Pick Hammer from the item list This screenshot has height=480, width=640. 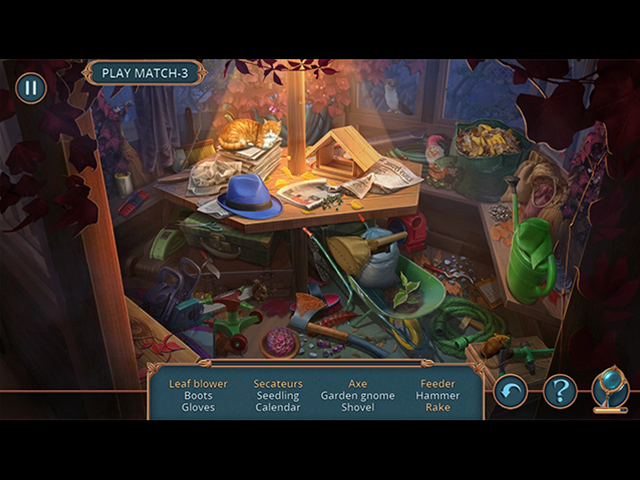pyautogui.click(x=438, y=395)
